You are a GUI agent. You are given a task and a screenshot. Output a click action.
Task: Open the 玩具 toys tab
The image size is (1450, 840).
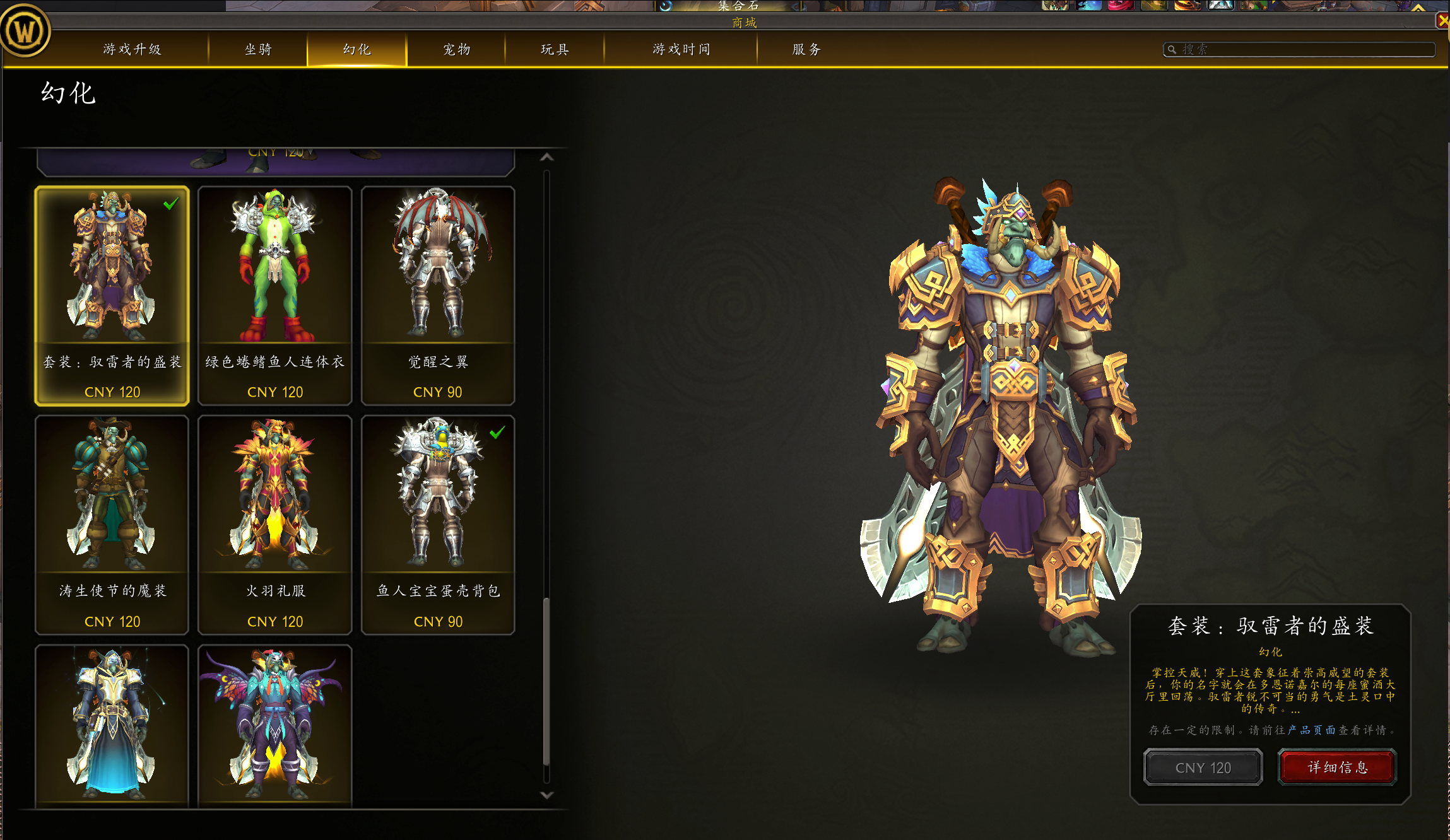[555, 49]
